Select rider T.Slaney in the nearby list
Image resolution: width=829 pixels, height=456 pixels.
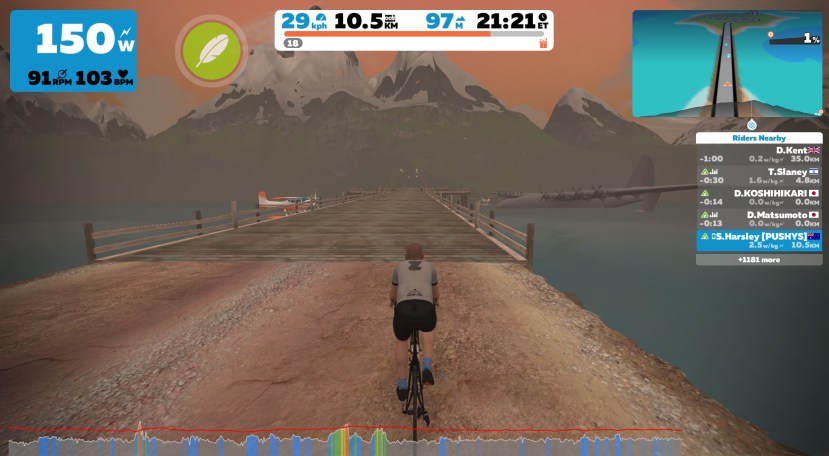[759, 176]
